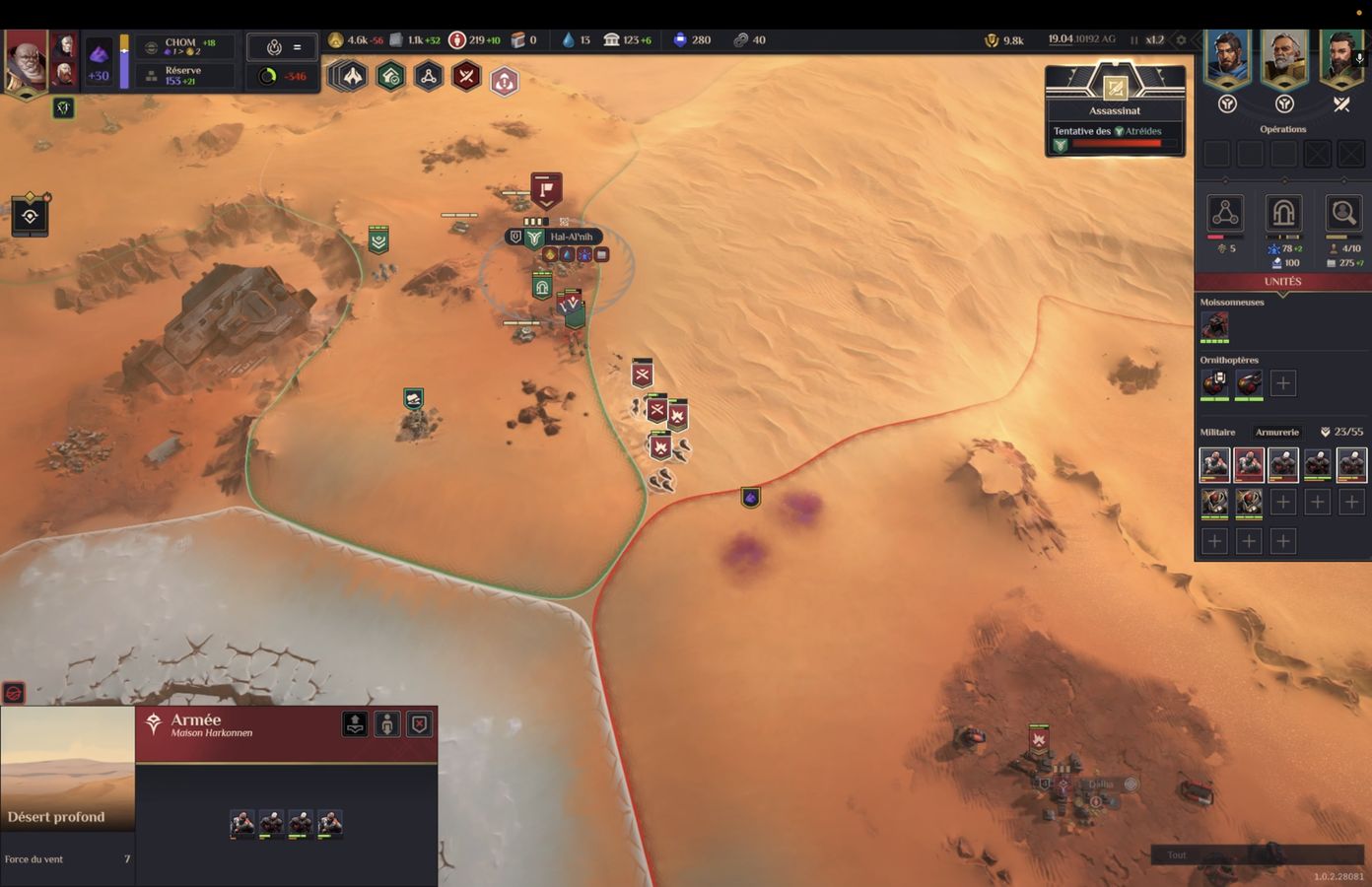Disband the army with the red X shield
The width and height of the screenshot is (1372, 887).
420,724
